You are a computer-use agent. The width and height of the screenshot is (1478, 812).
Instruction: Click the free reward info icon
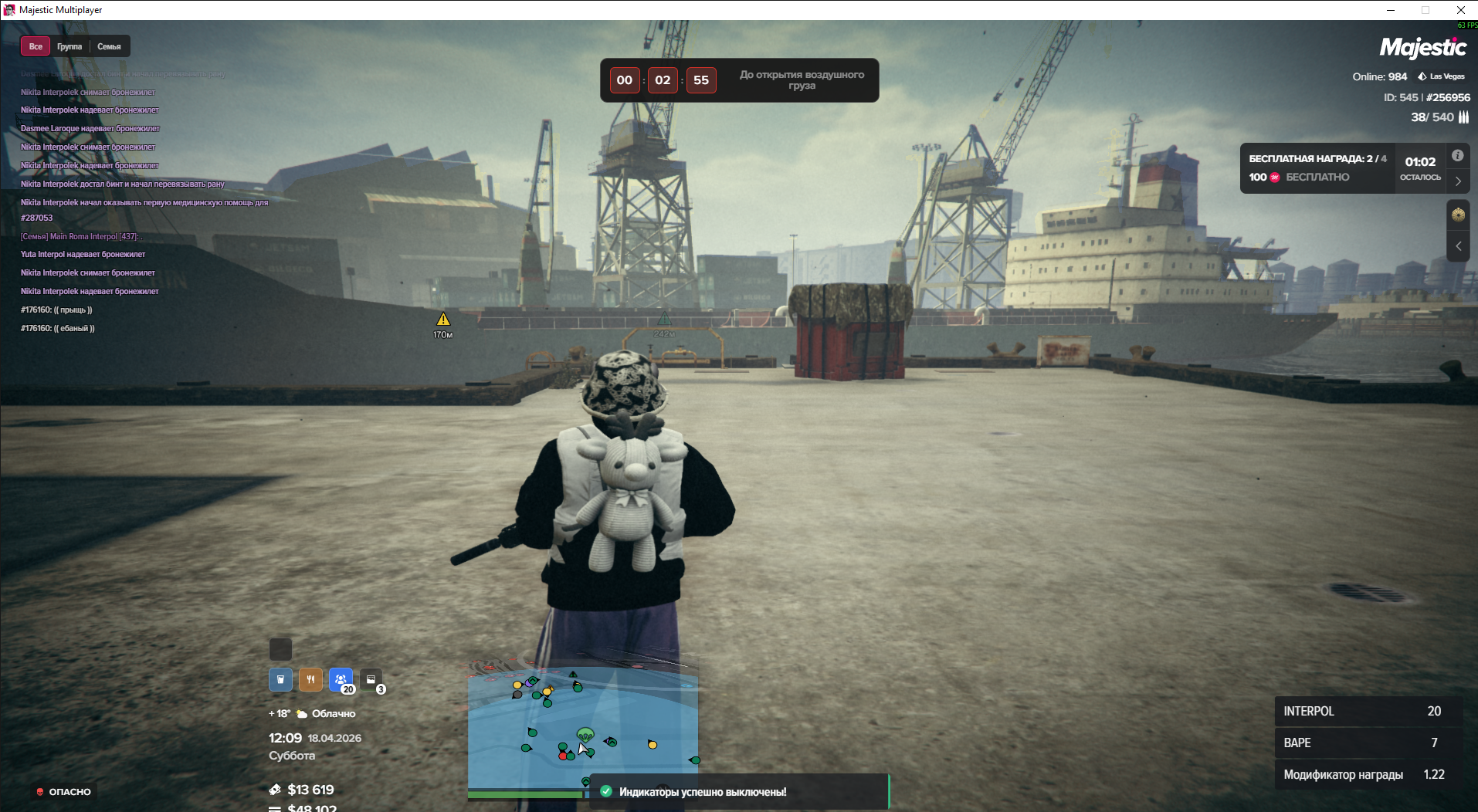click(1457, 155)
